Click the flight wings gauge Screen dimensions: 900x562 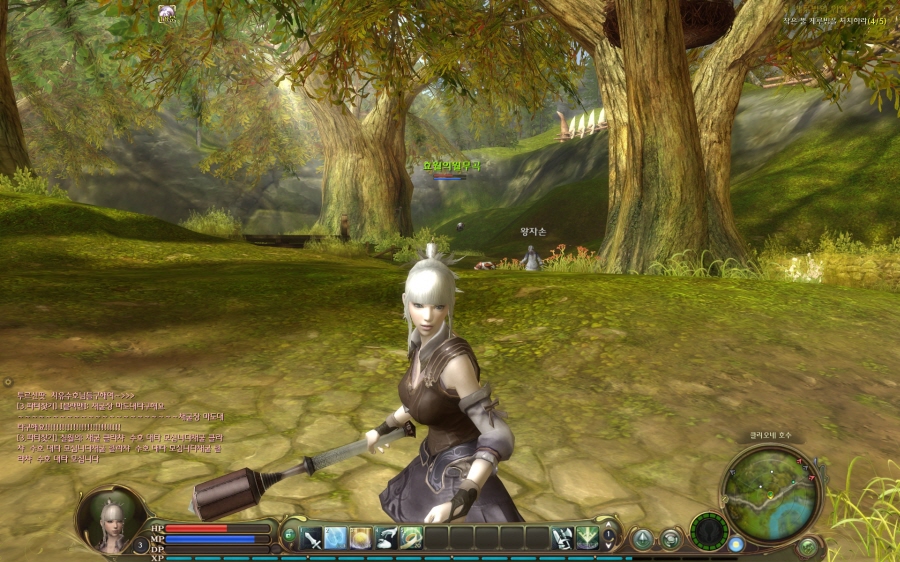(710, 532)
